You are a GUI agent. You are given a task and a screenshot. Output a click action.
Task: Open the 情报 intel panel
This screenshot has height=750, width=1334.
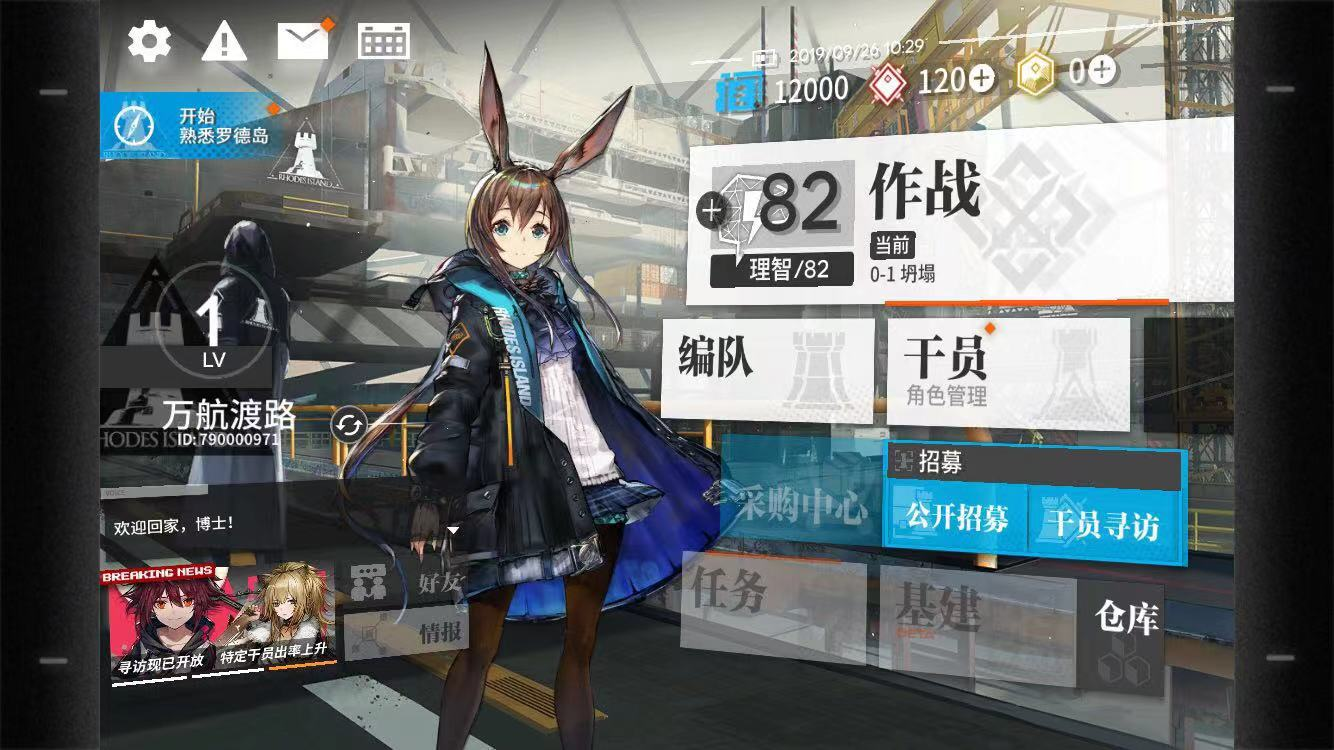tap(405, 633)
